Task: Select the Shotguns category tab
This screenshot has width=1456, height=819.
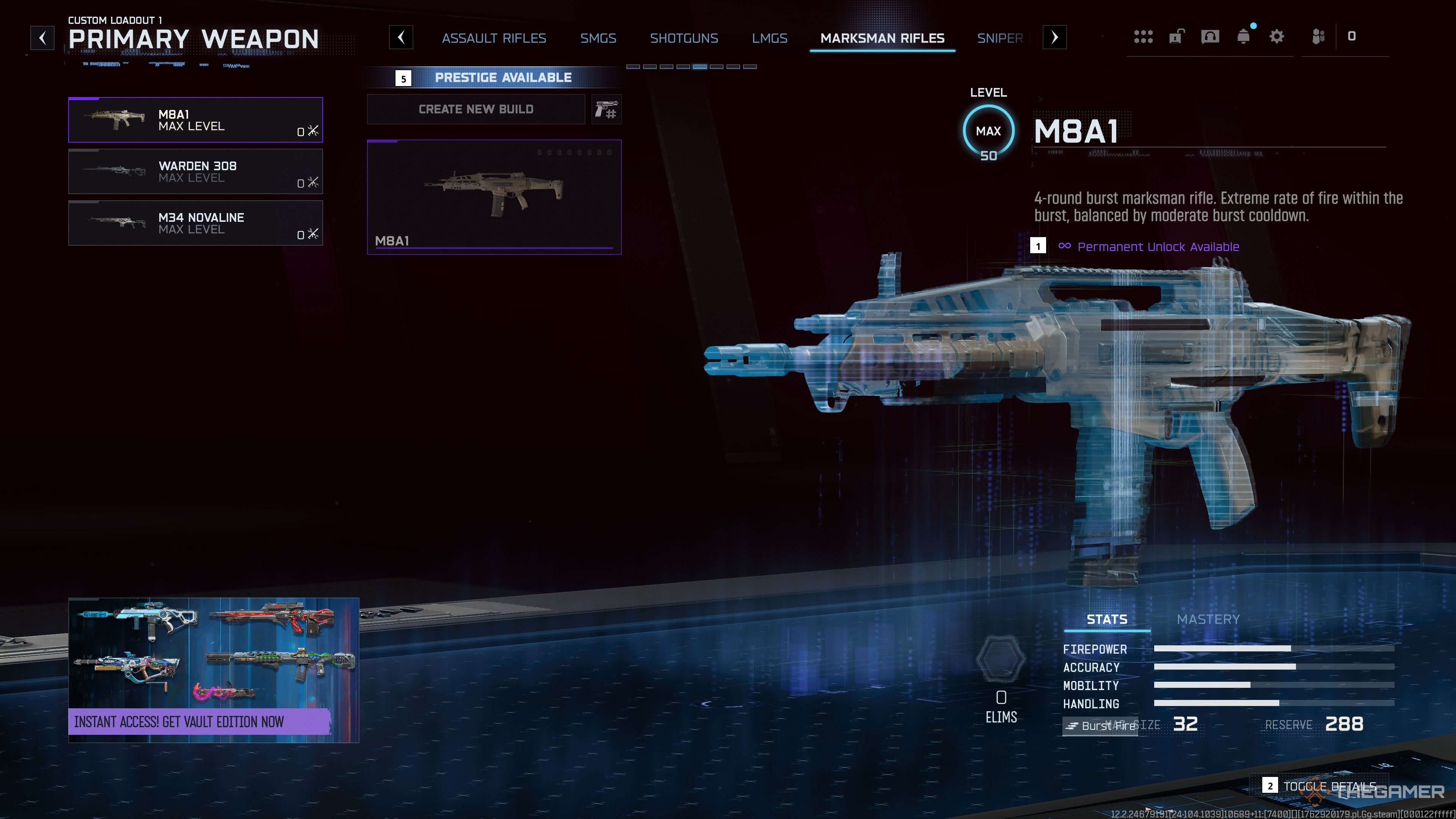Action: point(684,38)
